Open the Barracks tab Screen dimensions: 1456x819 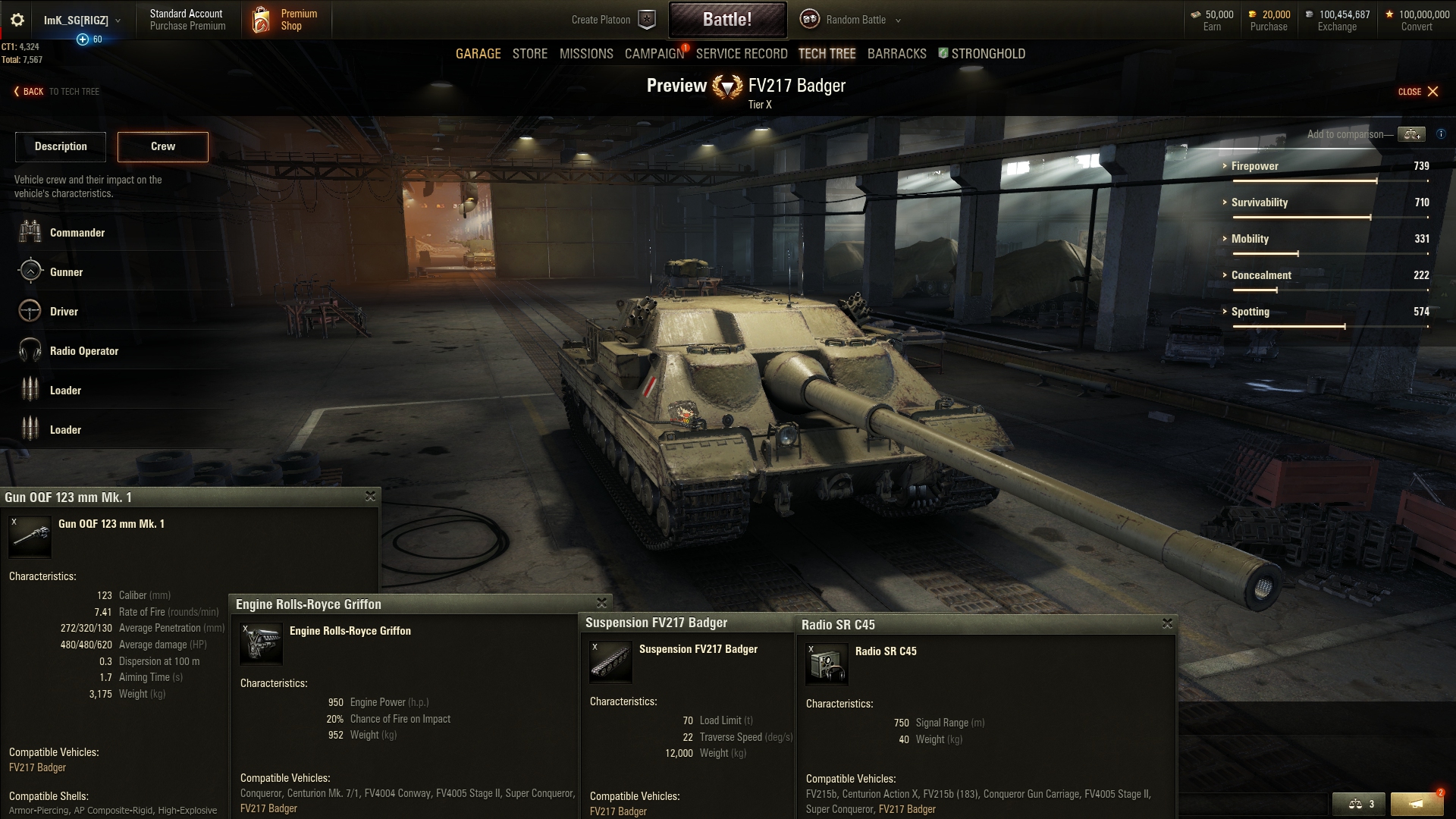pyautogui.click(x=896, y=54)
